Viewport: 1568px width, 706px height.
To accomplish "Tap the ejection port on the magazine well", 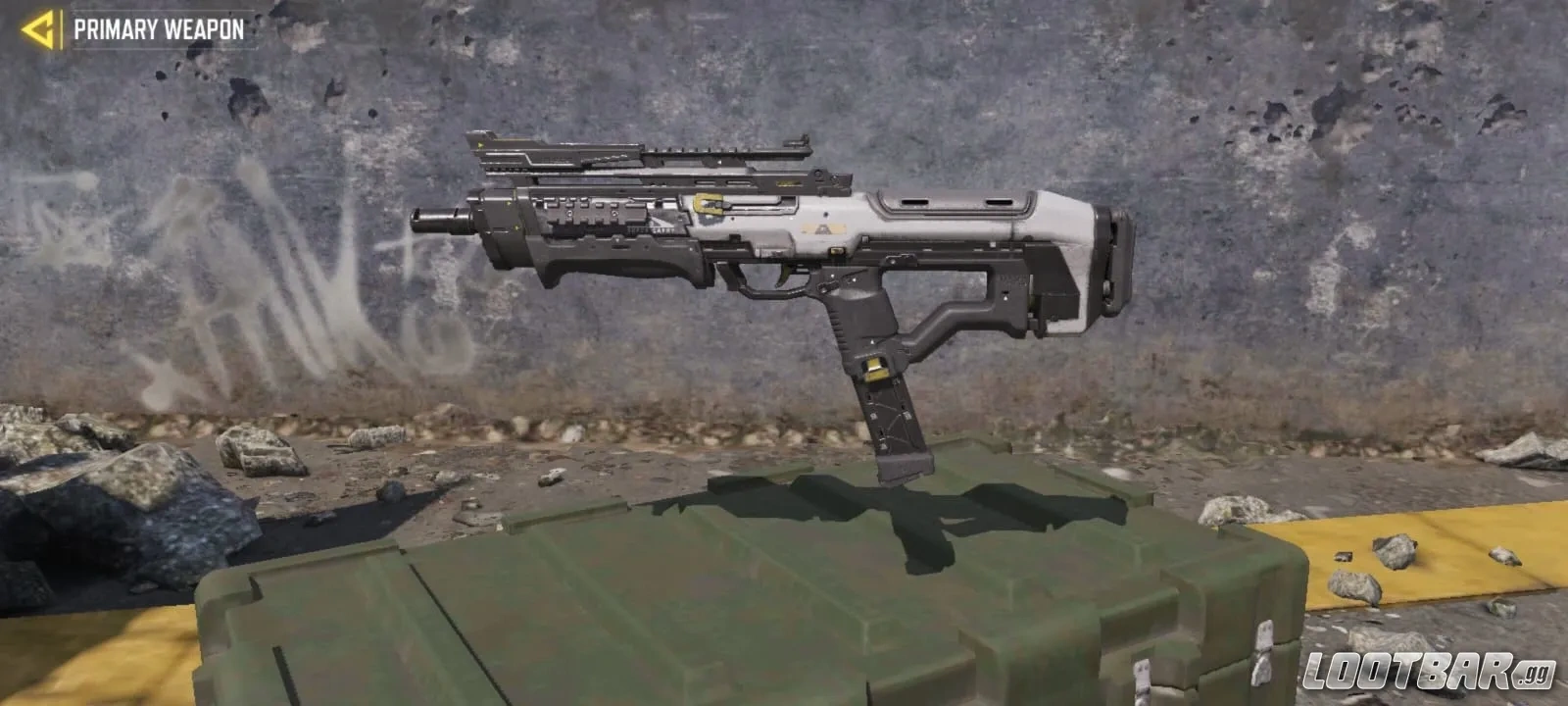I will pyautogui.click(x=838, y=252).
